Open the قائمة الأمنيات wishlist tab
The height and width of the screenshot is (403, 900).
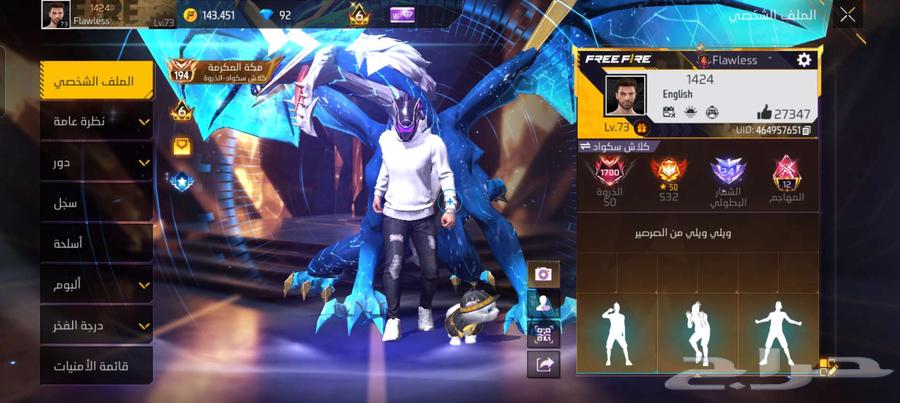click(x=97, y=366)
